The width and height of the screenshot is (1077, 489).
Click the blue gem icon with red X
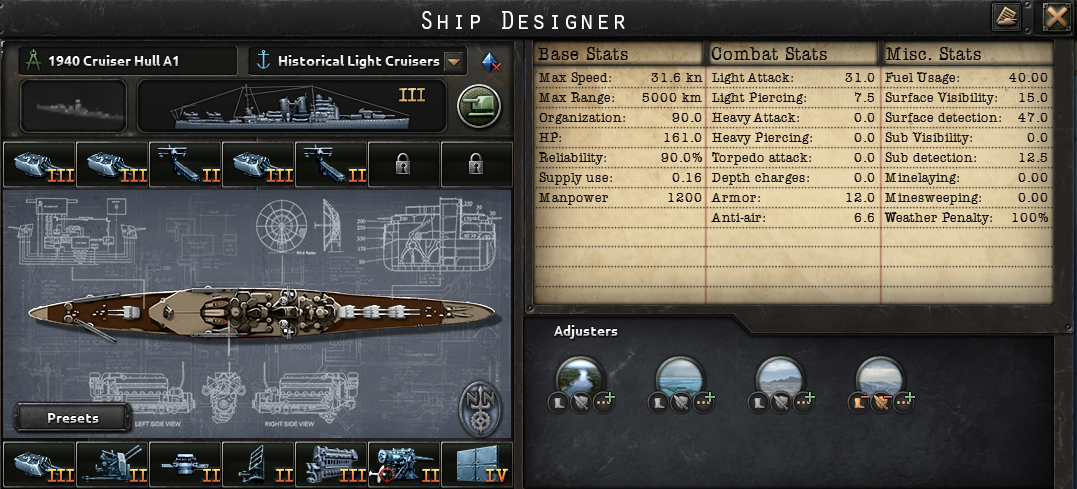coord(491,61)
